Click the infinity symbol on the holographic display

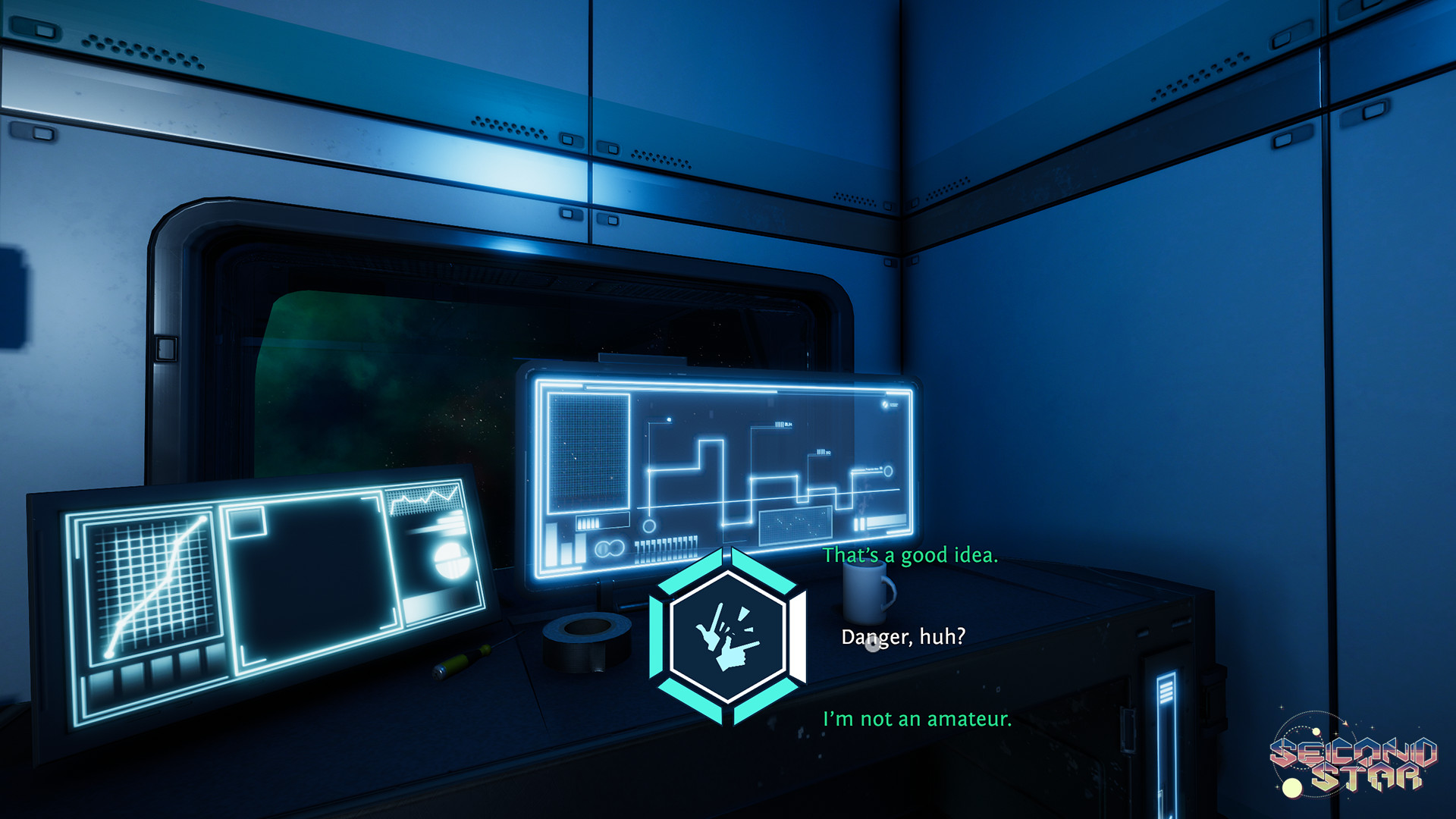pyautogui.click(x=610, y=549)
